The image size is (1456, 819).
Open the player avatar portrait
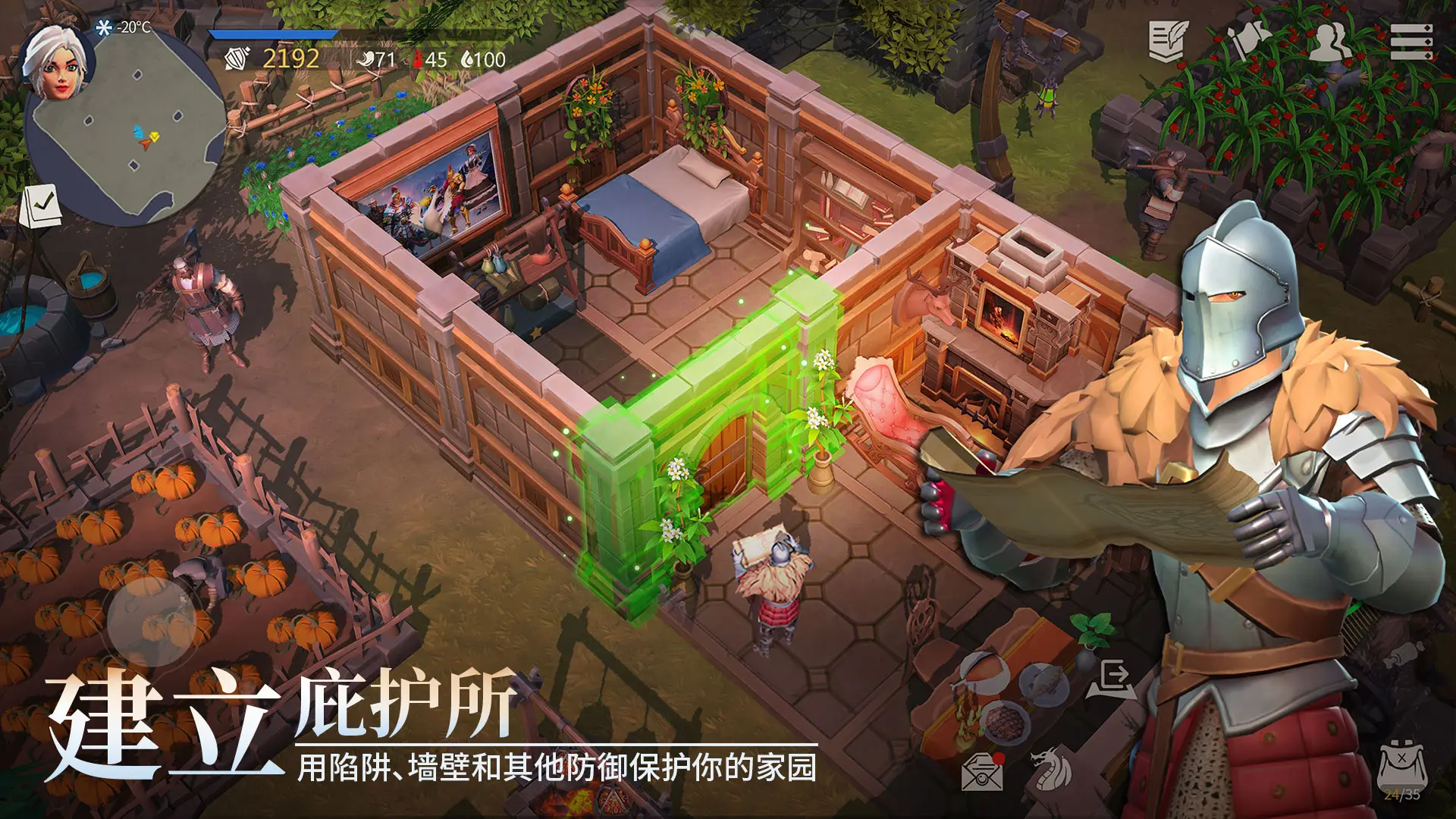tap(57, 62)
